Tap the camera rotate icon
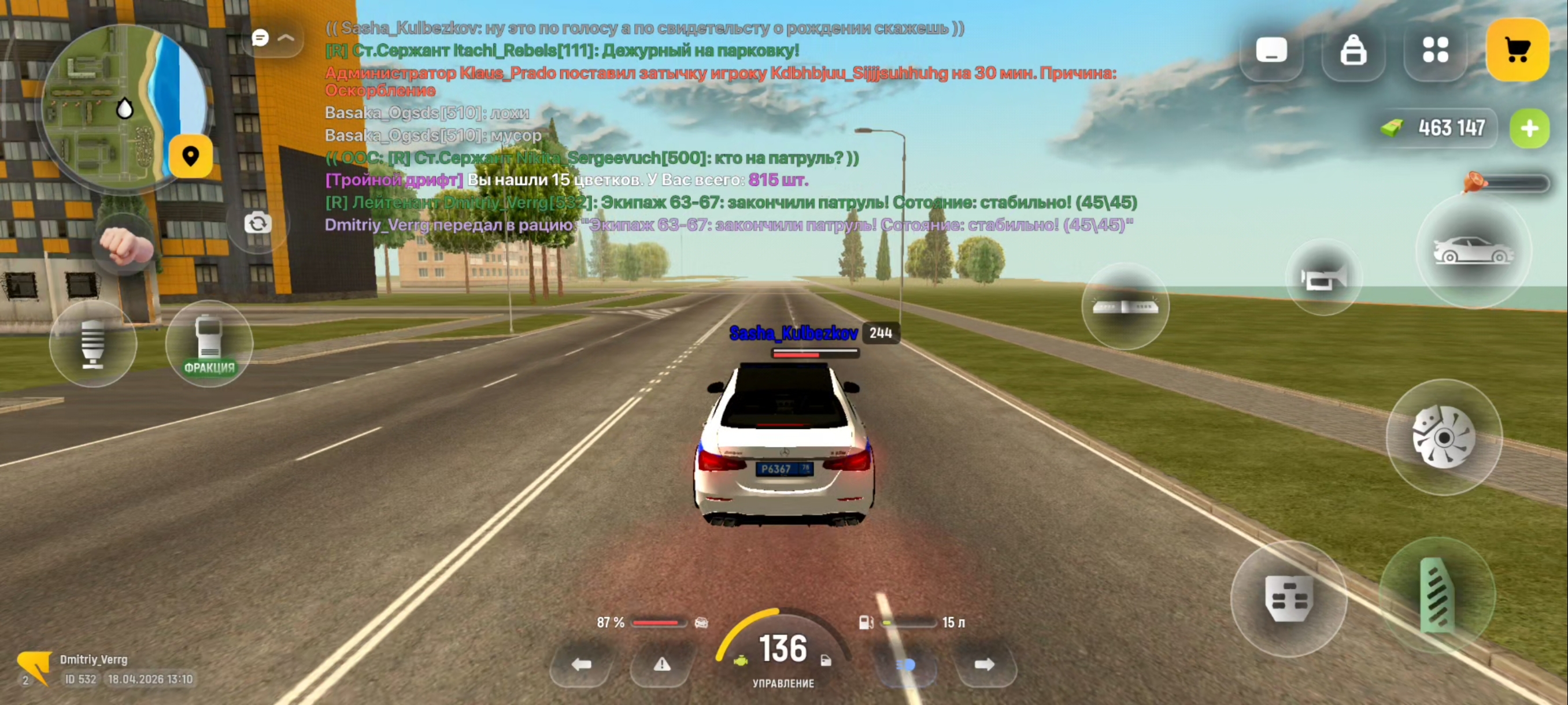This screenshot has width=1568, height=705. point(258,223)
